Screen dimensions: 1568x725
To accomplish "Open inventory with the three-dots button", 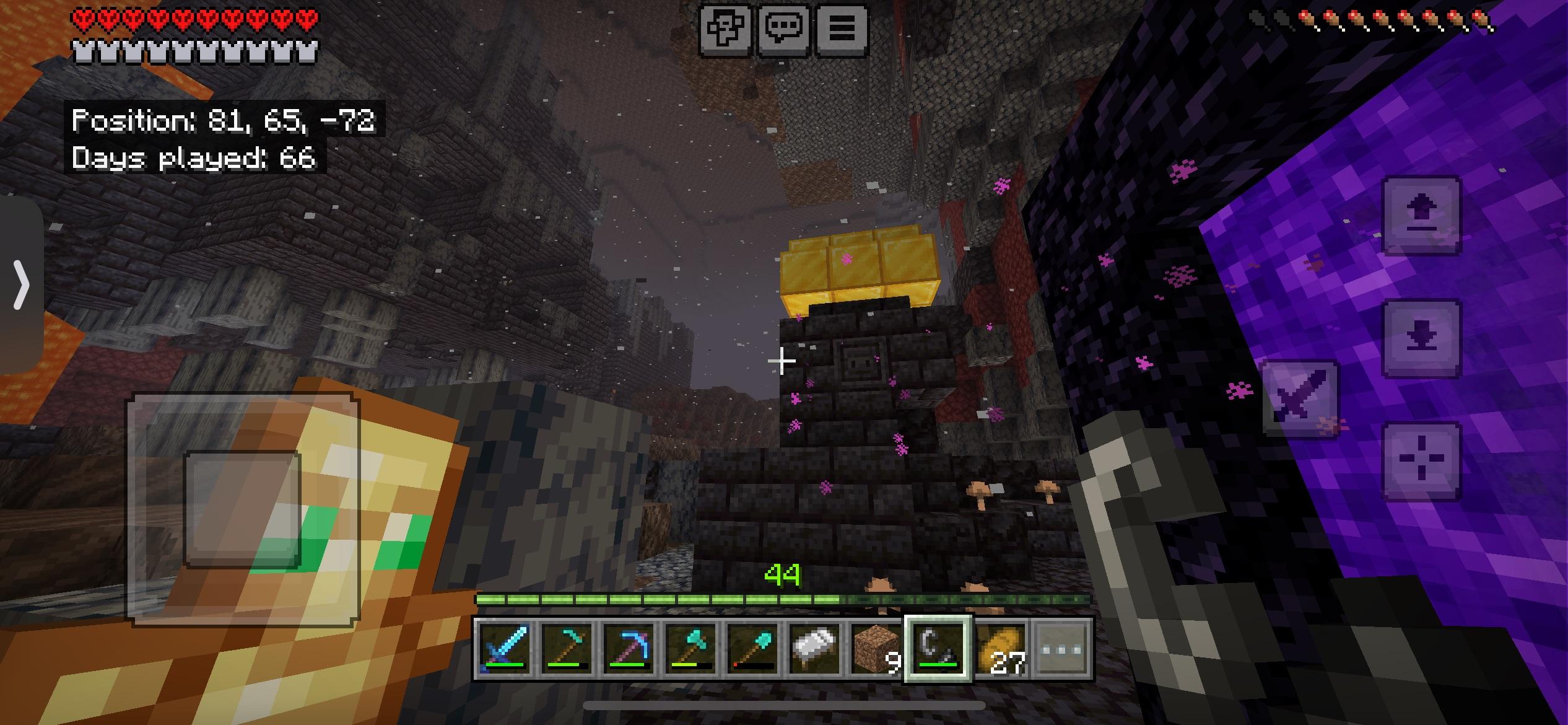I will pos(1062,649).
